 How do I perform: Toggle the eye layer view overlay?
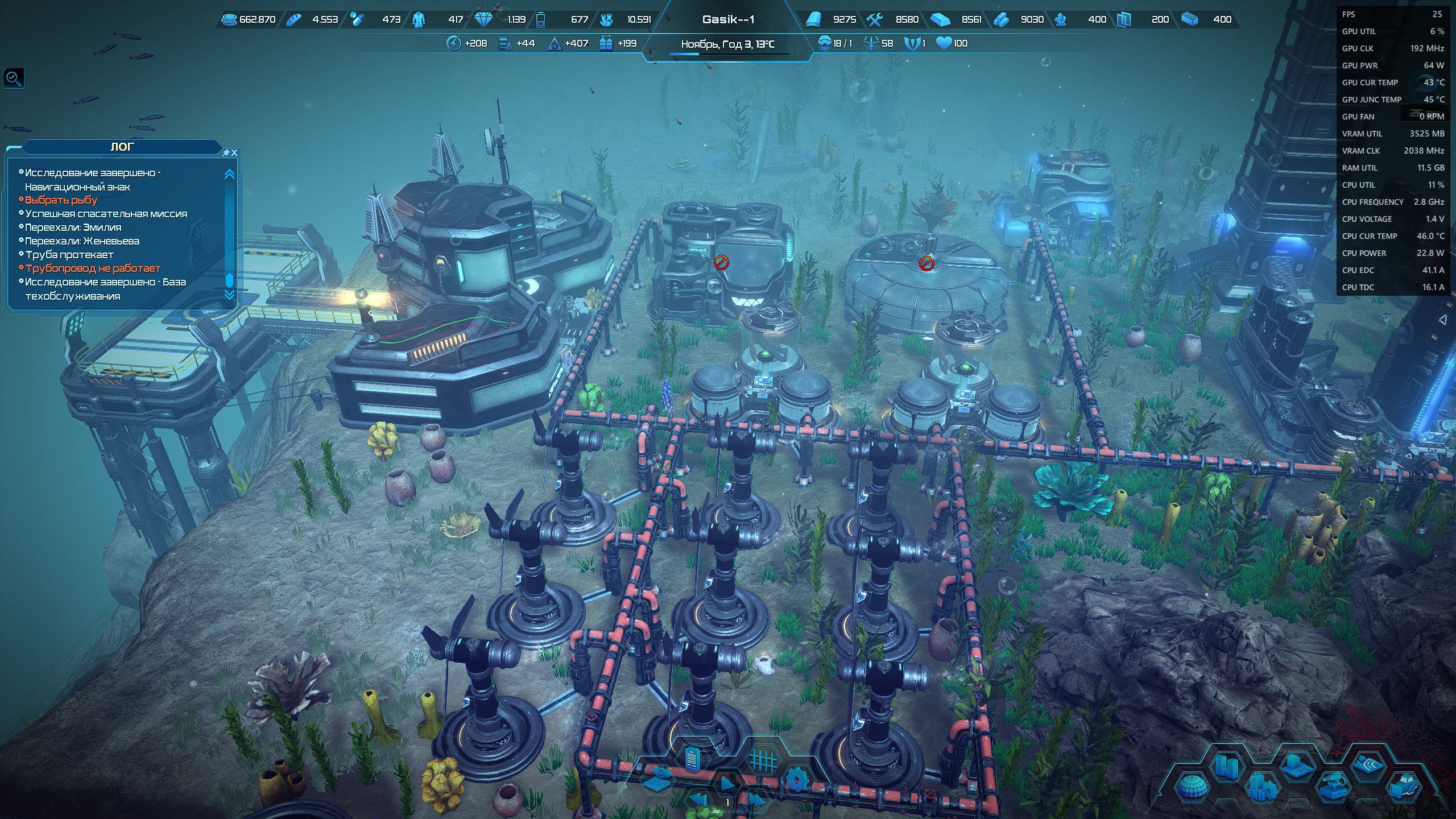(657, 778)
